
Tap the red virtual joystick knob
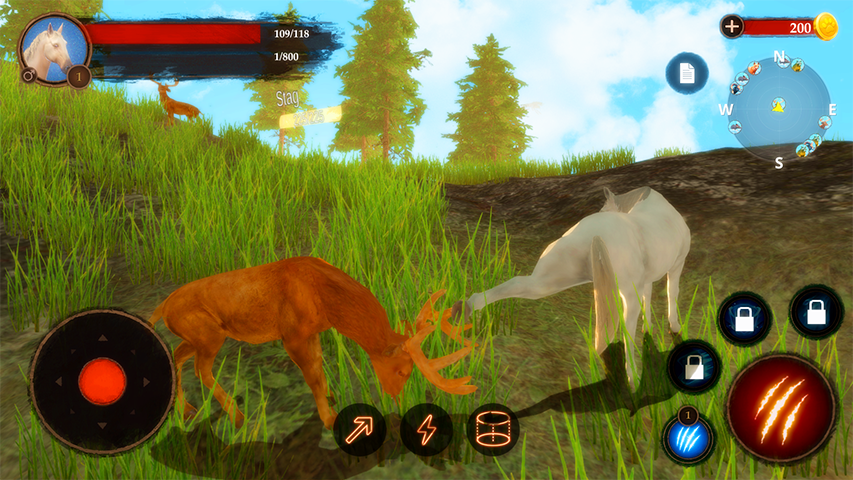[x=102, y=381]
